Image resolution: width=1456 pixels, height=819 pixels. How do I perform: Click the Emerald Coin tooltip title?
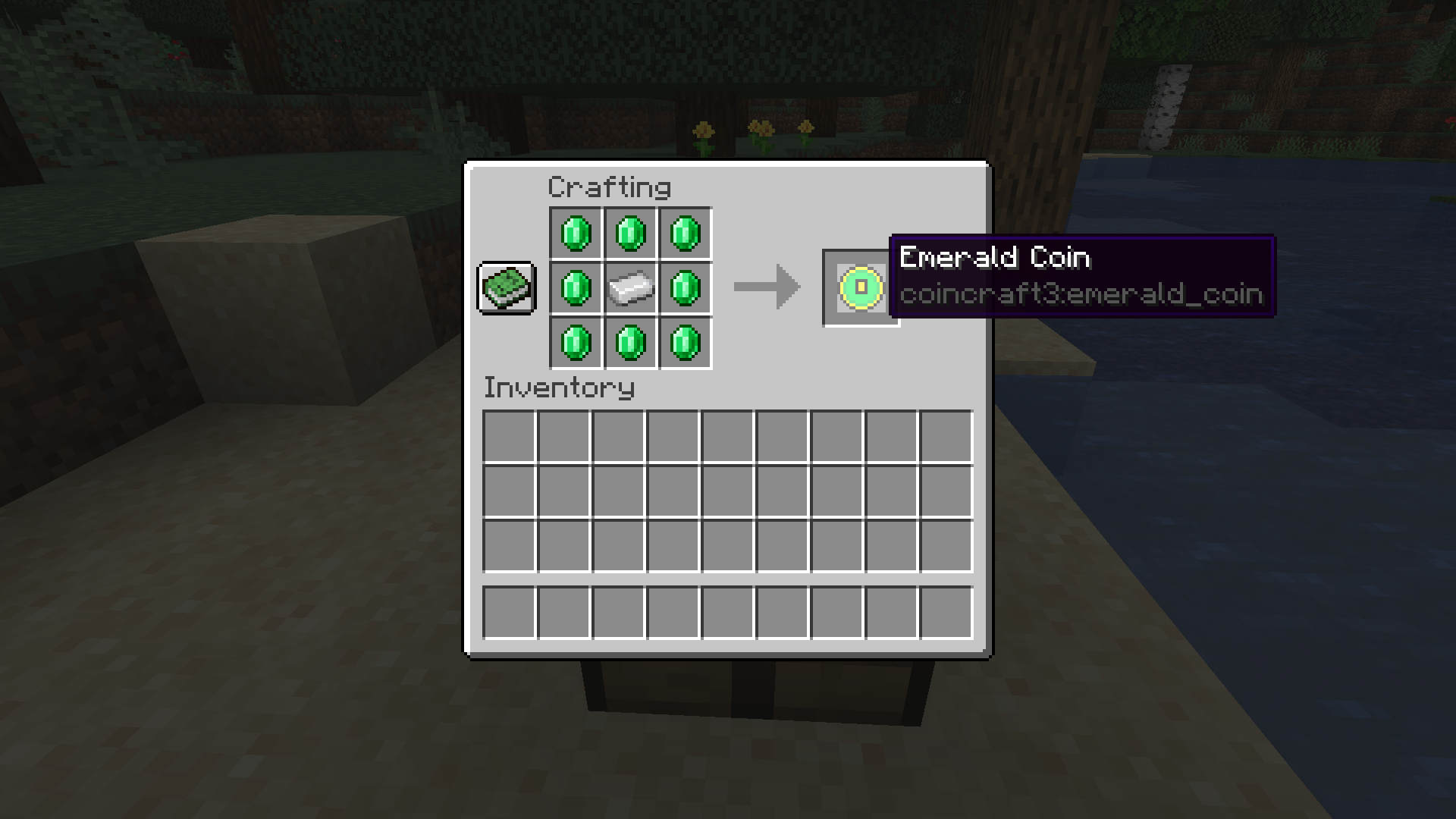994,258
